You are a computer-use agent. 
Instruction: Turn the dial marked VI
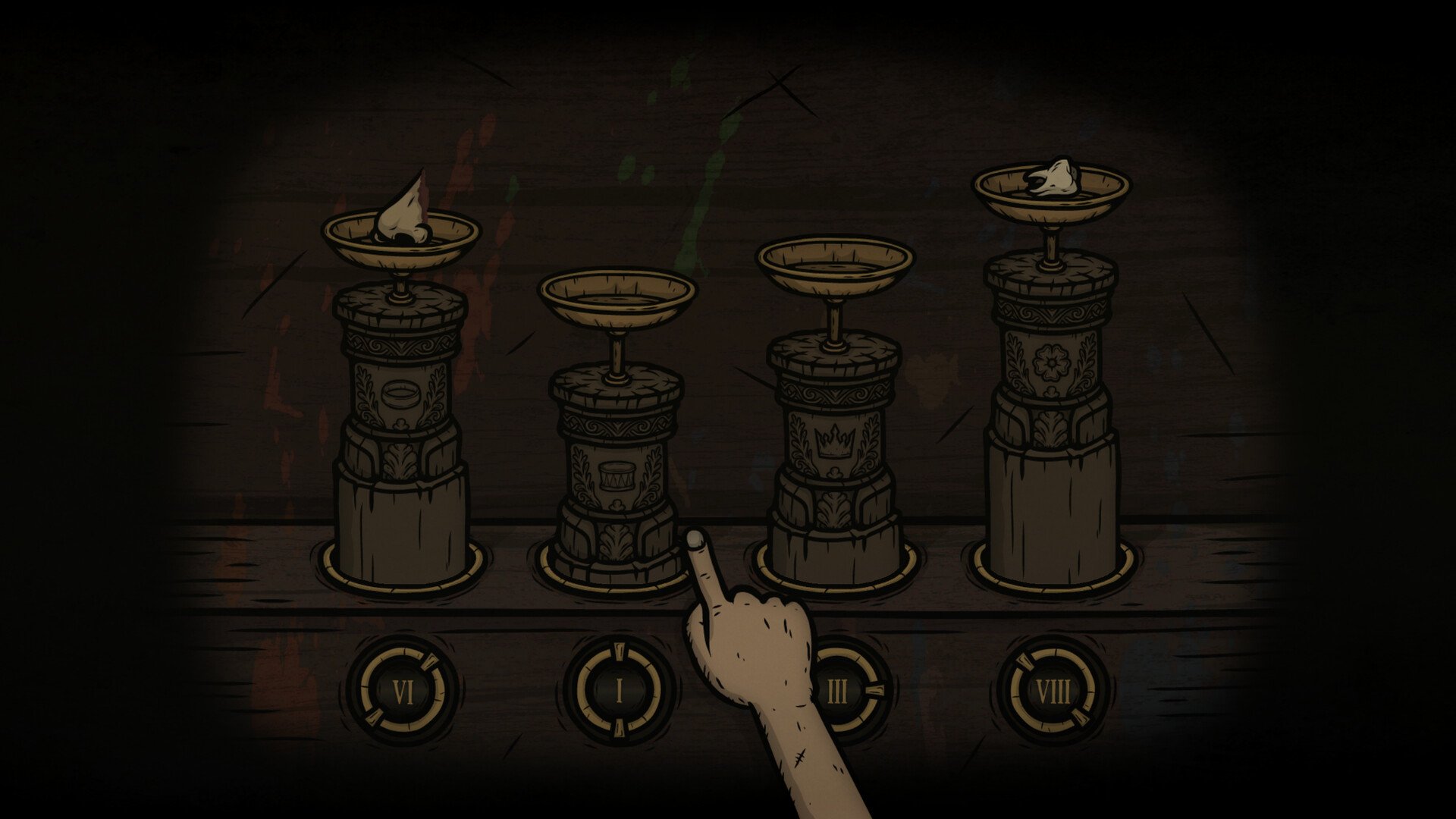pos(402,692)
